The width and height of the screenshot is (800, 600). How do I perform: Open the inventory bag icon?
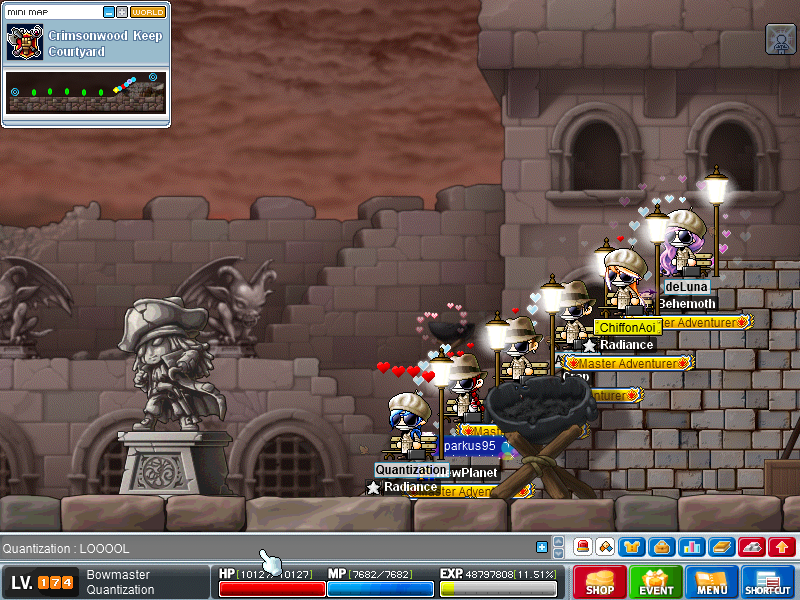660,547
